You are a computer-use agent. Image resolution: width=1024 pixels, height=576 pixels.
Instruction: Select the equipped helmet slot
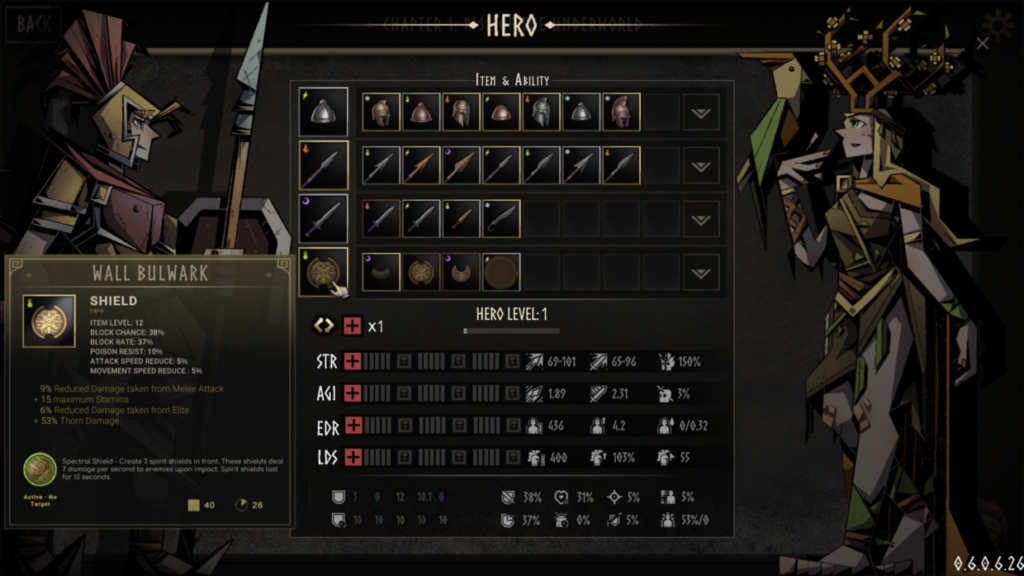pos(324,112)
